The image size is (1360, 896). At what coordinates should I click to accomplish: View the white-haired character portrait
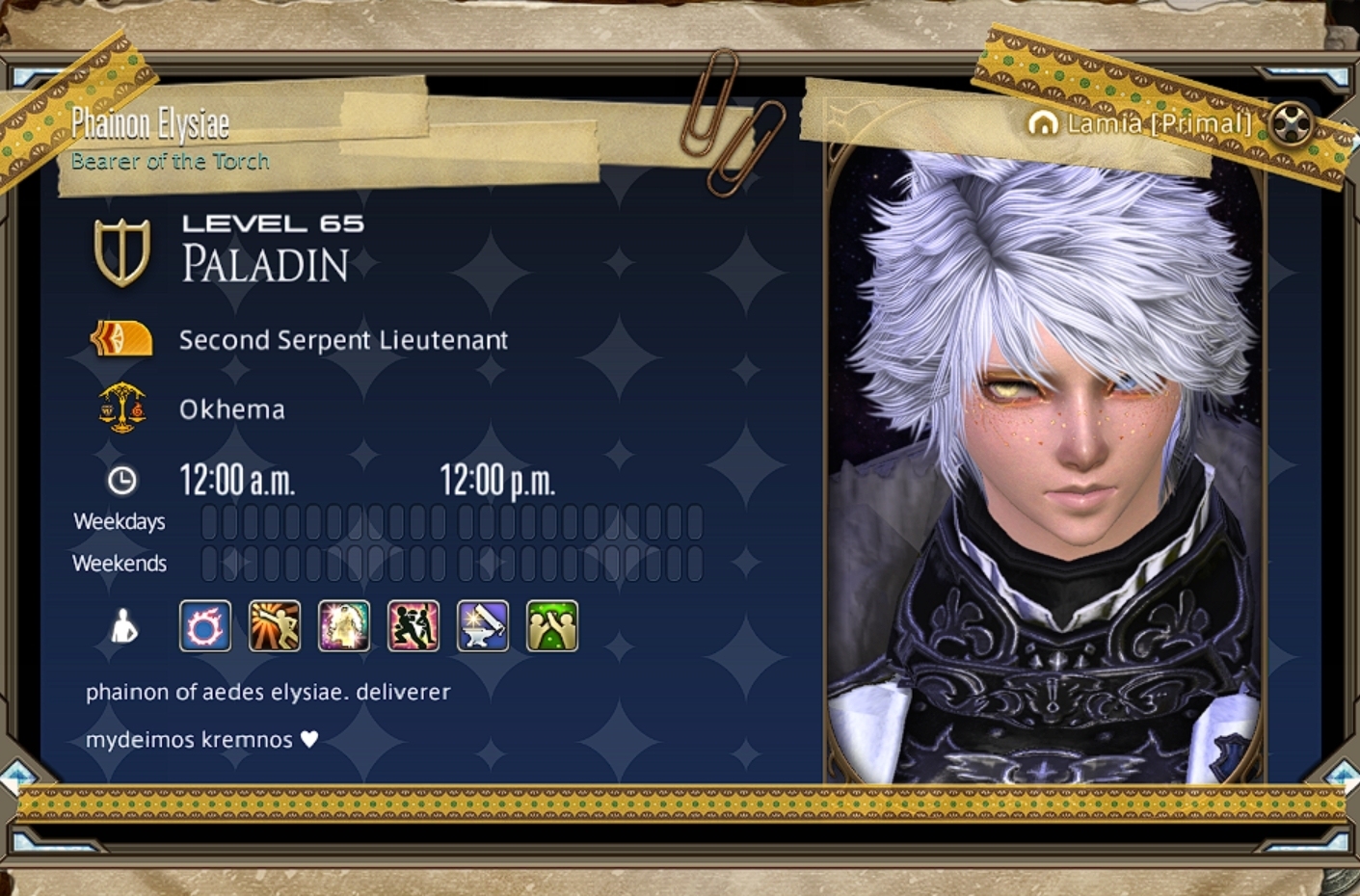click(1045, 462)
